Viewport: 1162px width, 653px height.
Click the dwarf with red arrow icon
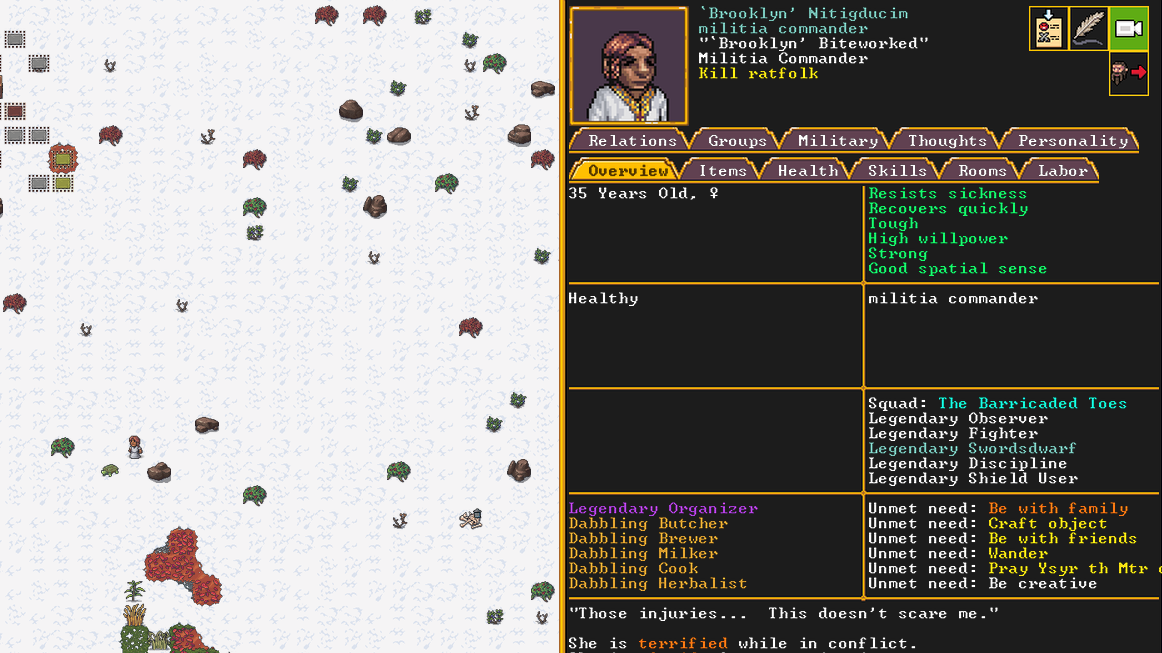[x=1129, y=73]
